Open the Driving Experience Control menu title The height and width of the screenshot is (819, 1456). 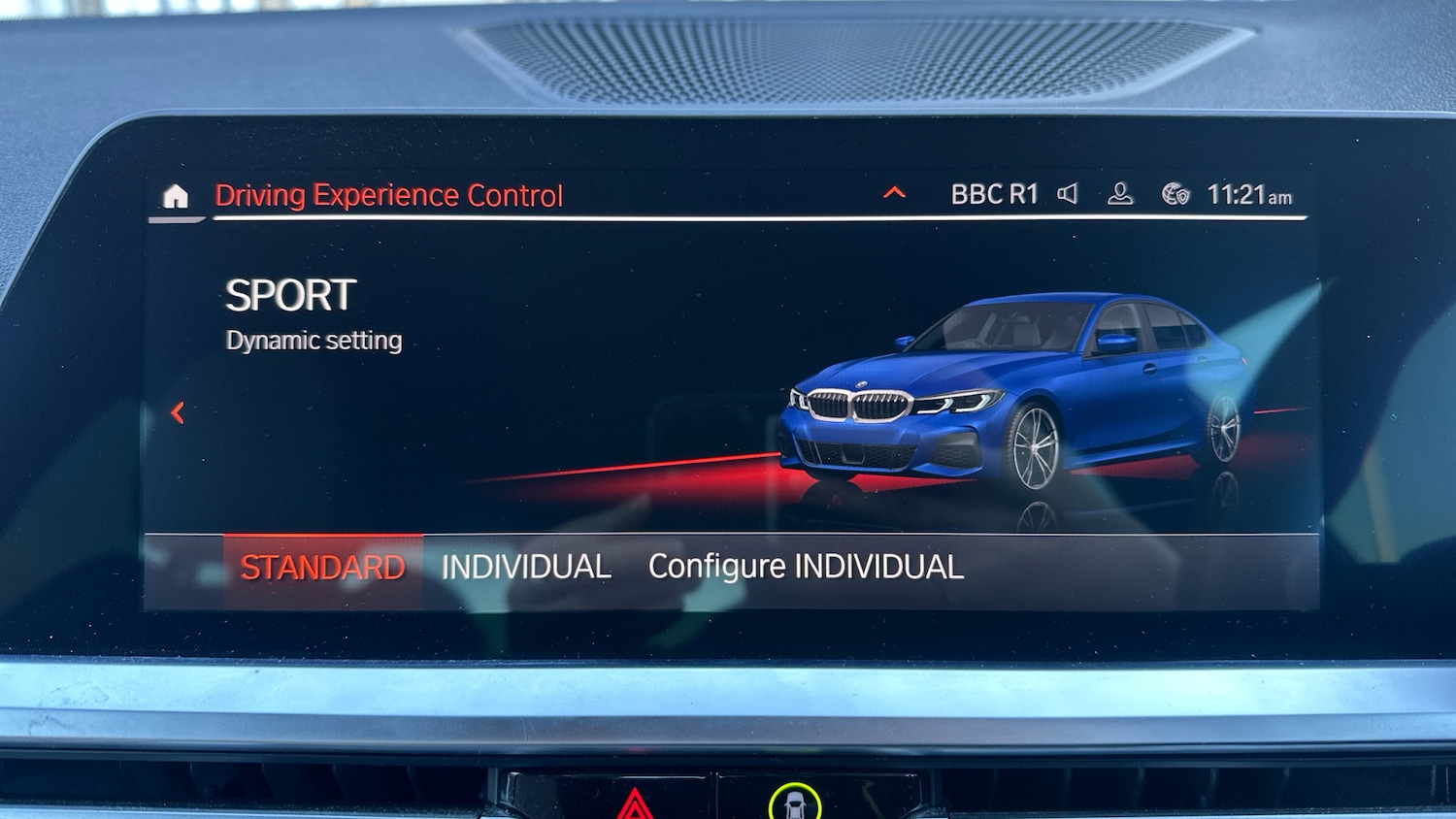click(x=388, y=195)
